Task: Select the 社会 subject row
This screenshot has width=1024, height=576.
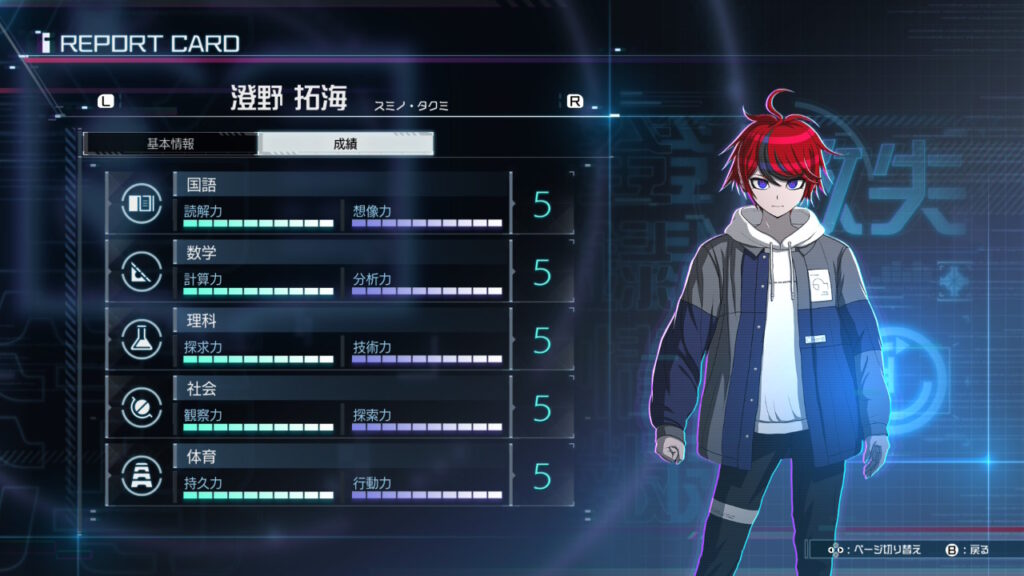Action: coord(340,407)
